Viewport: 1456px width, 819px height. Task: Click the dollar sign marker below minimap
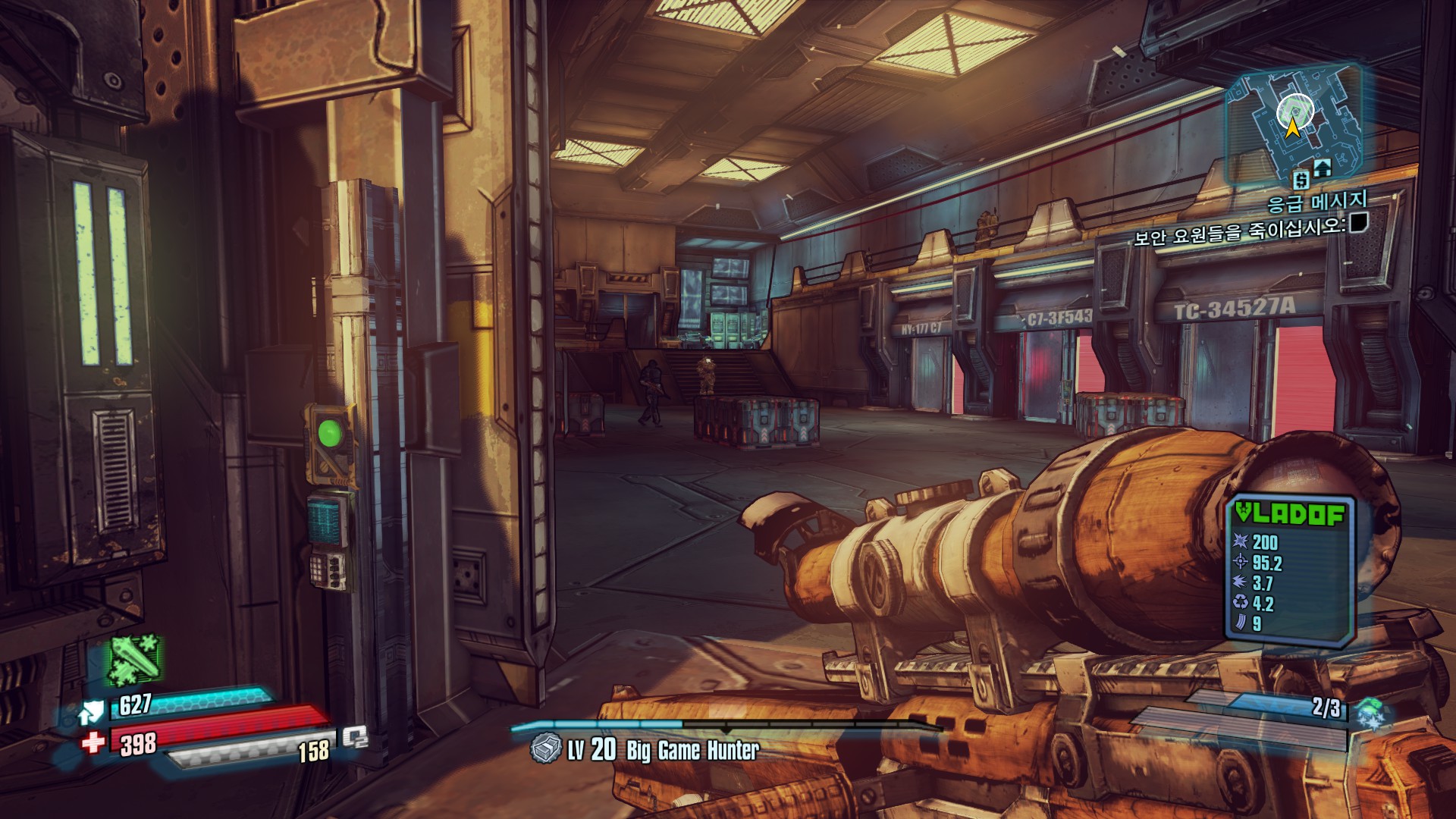pyautogui.click(x=1301, y=180)
